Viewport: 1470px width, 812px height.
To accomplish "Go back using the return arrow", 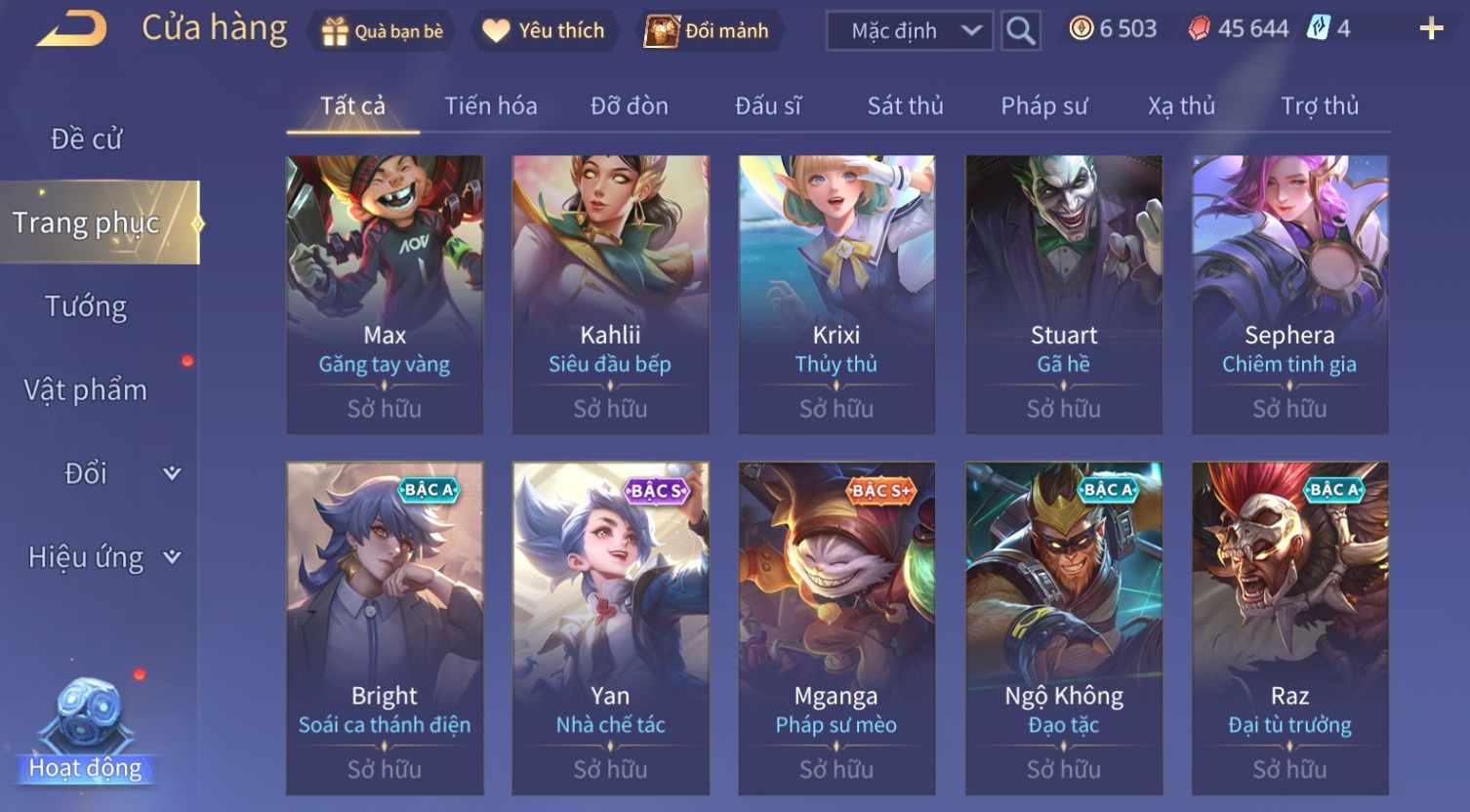I will coord(71,29).
